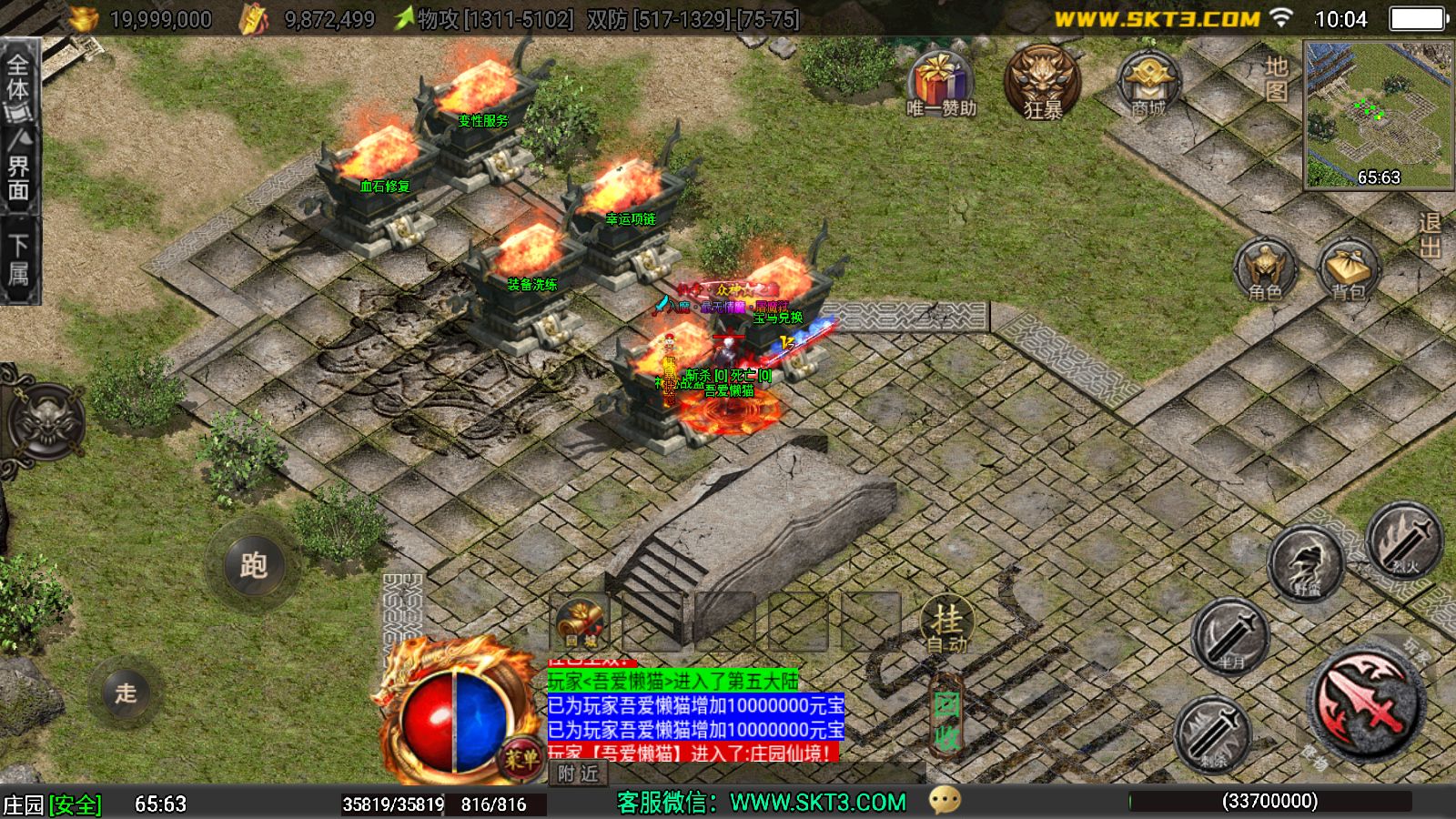Image resolution: width=1456 pixels, height=819 pixels.
Task: Use the 回城 return scroll slot
Action: pyautogui.click(x=581, y=623)
